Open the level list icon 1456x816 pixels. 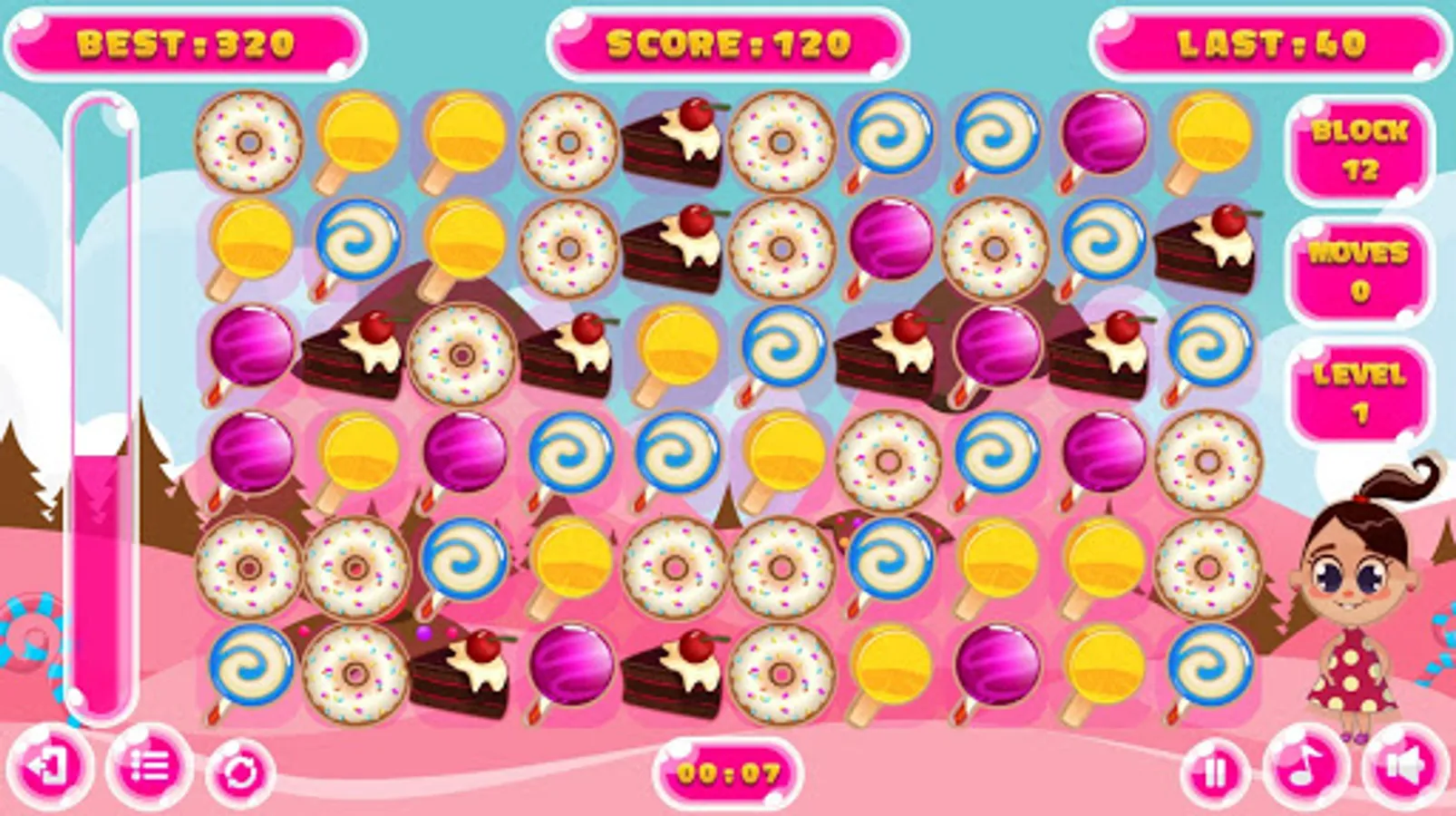point(150,770)
